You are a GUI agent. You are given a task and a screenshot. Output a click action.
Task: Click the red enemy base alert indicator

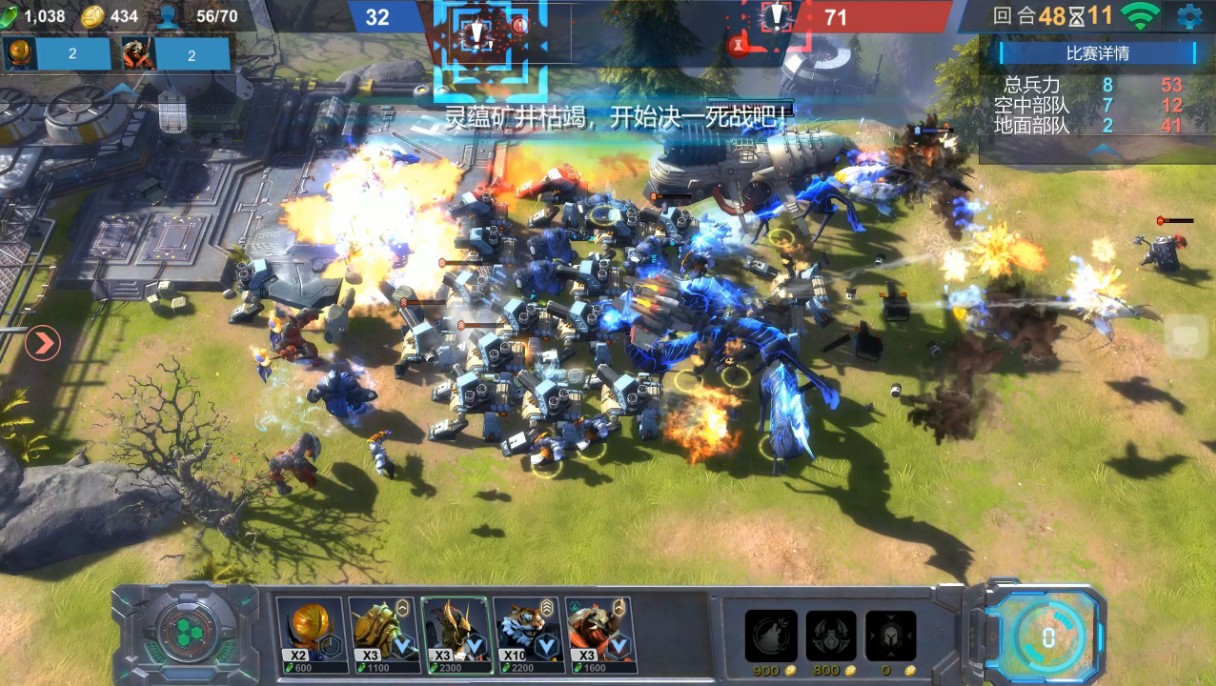pyautogui.click(x=776, y=18)
